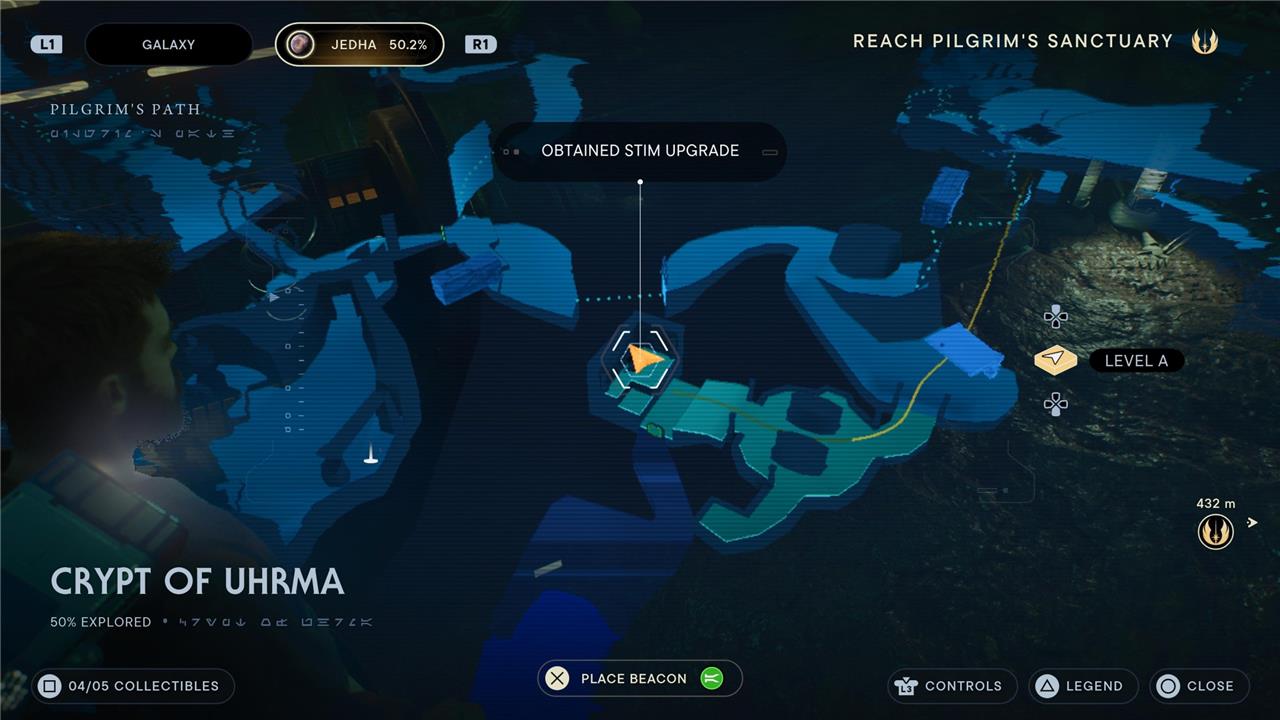Close the holomap
Screen dimensions: 1280x720
[1199, 686]
